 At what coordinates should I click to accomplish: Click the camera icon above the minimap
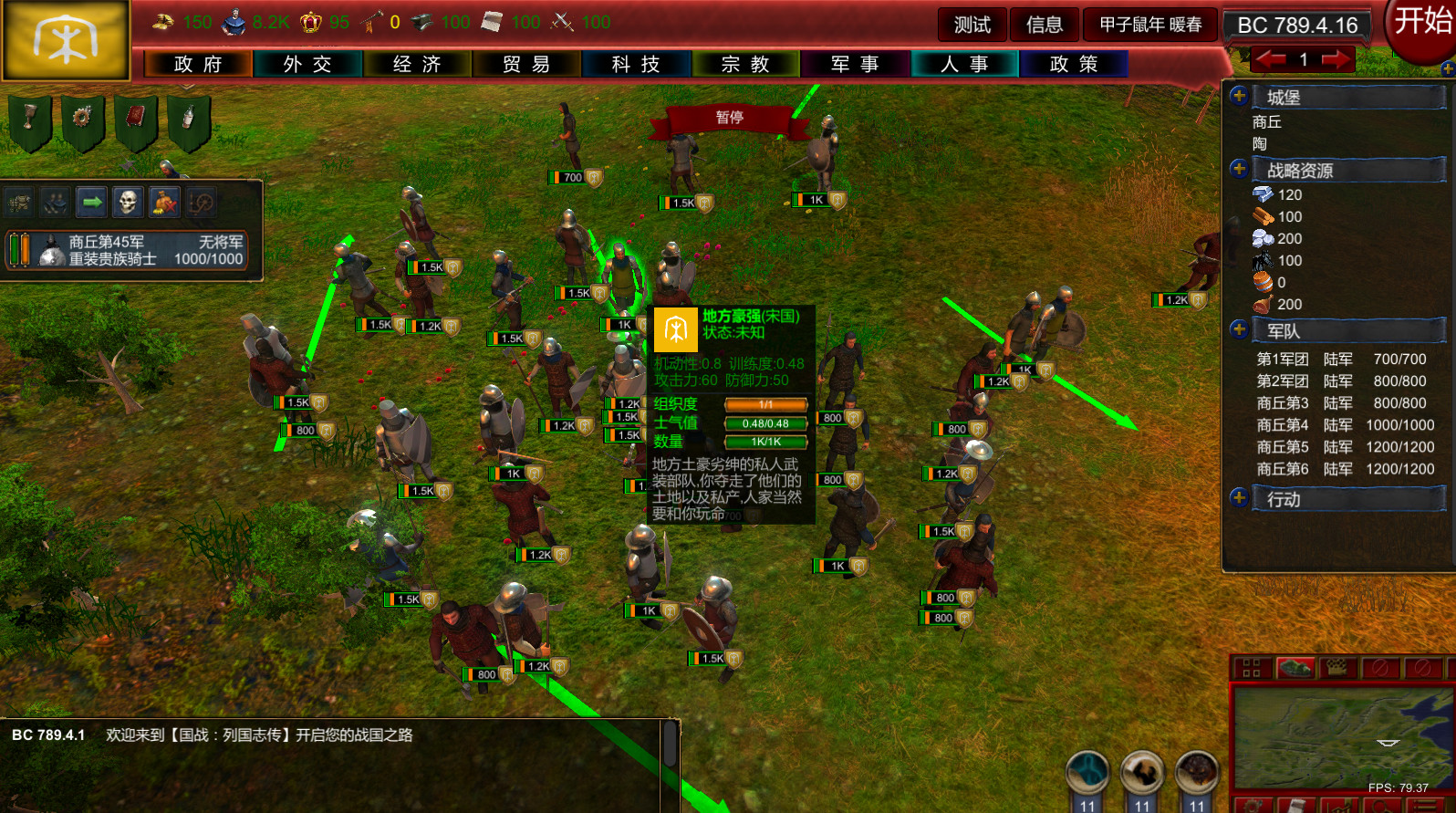pyautogui.click(x=1337, y=668)
